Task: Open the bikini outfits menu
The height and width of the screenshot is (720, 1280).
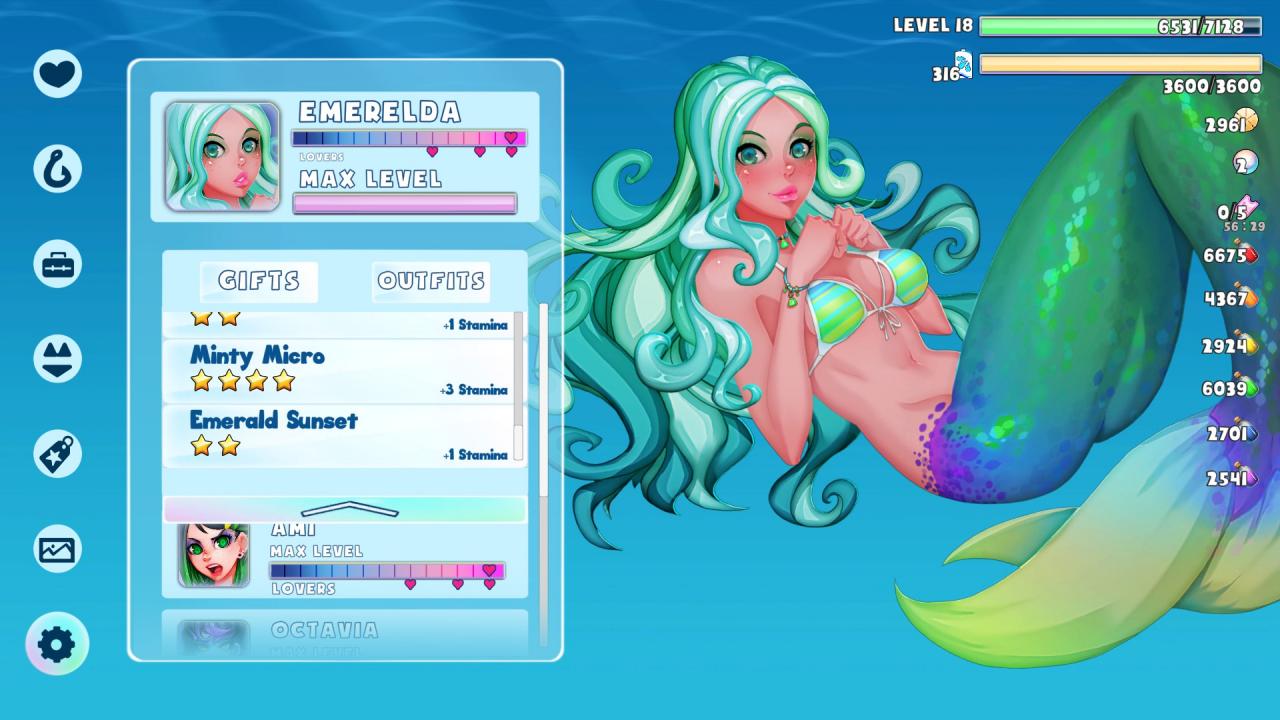Action: 57,359
